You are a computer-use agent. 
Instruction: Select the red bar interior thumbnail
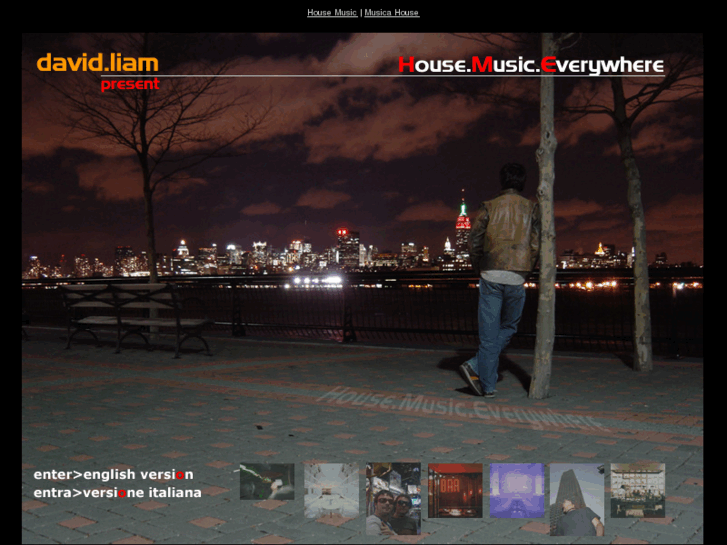click(455, 490)
